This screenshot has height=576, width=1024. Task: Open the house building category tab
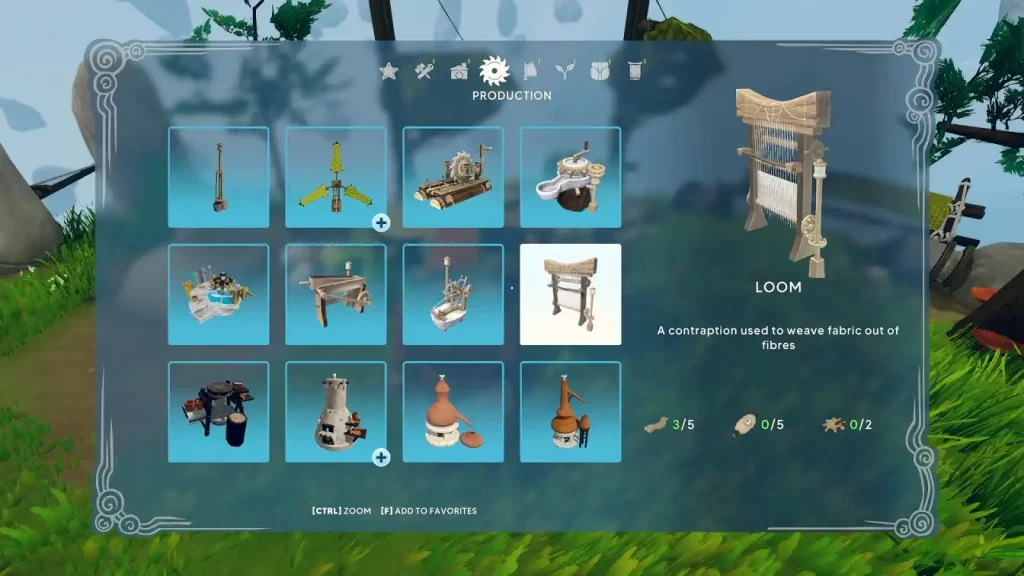459,70
